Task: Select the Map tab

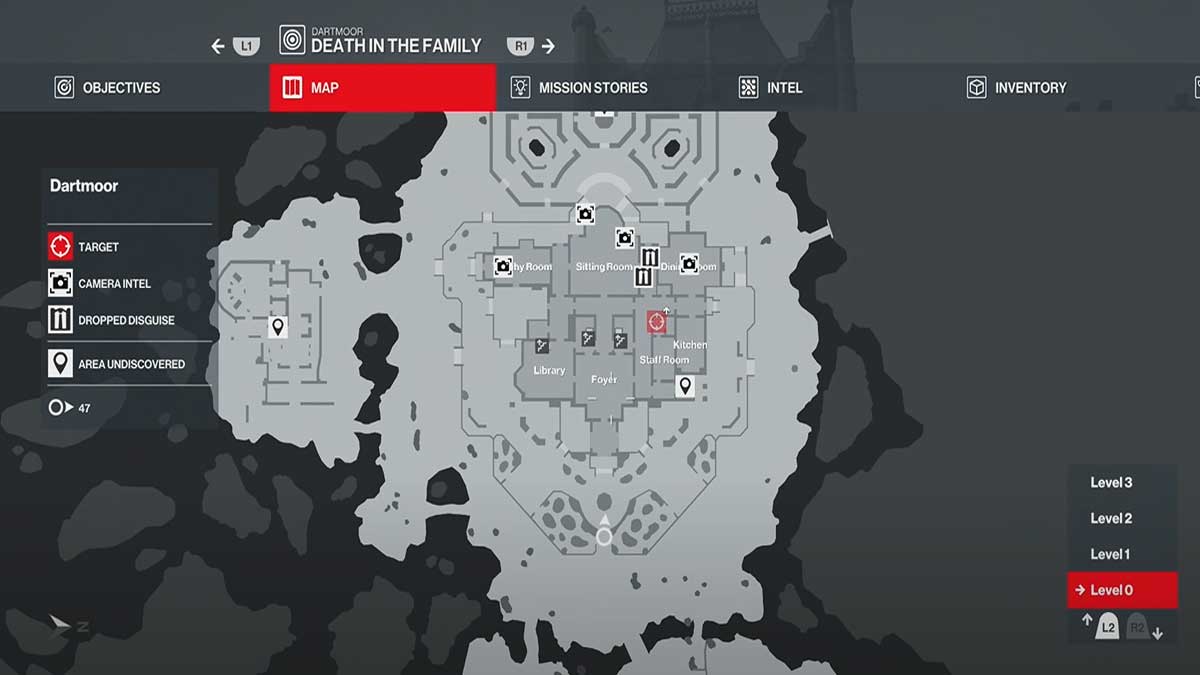Action: 382,88
